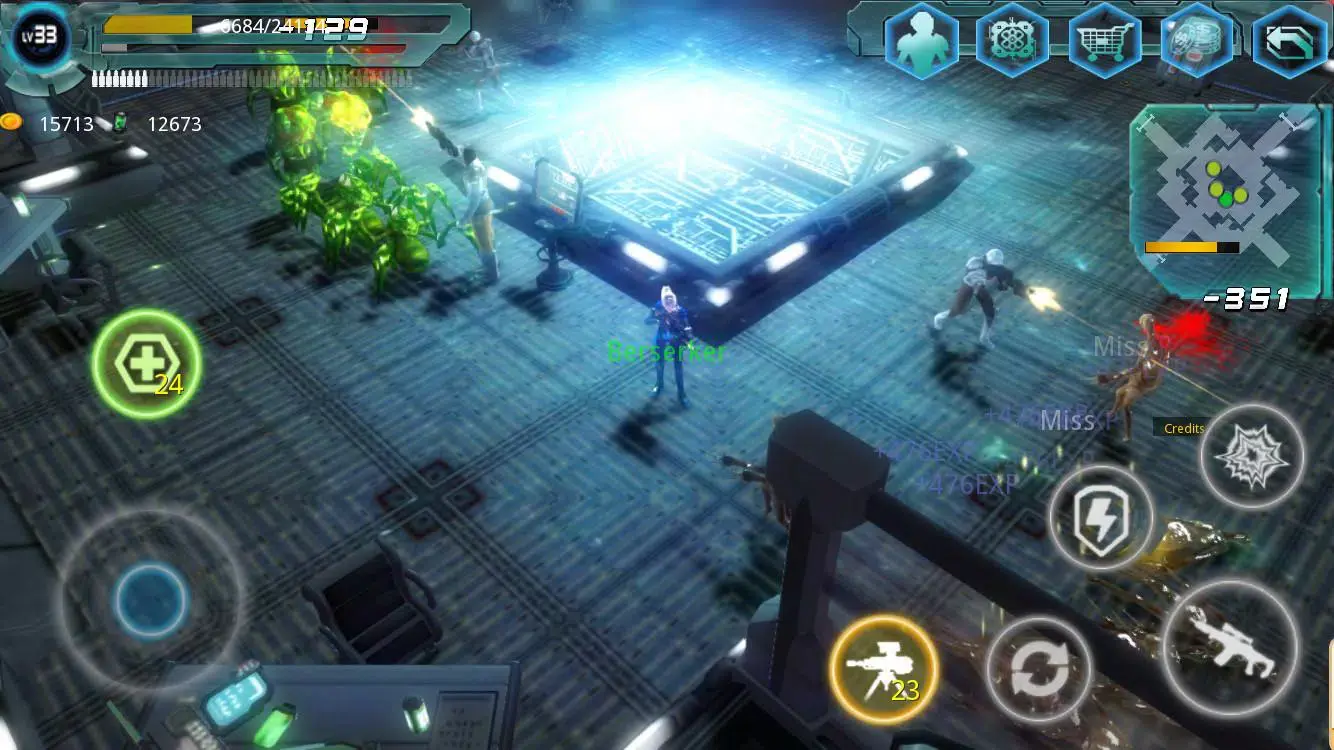The width and height of the screenshot is (1334, 750).
Task: Activate the explosion burst skill
Action: click(1251, 458)
